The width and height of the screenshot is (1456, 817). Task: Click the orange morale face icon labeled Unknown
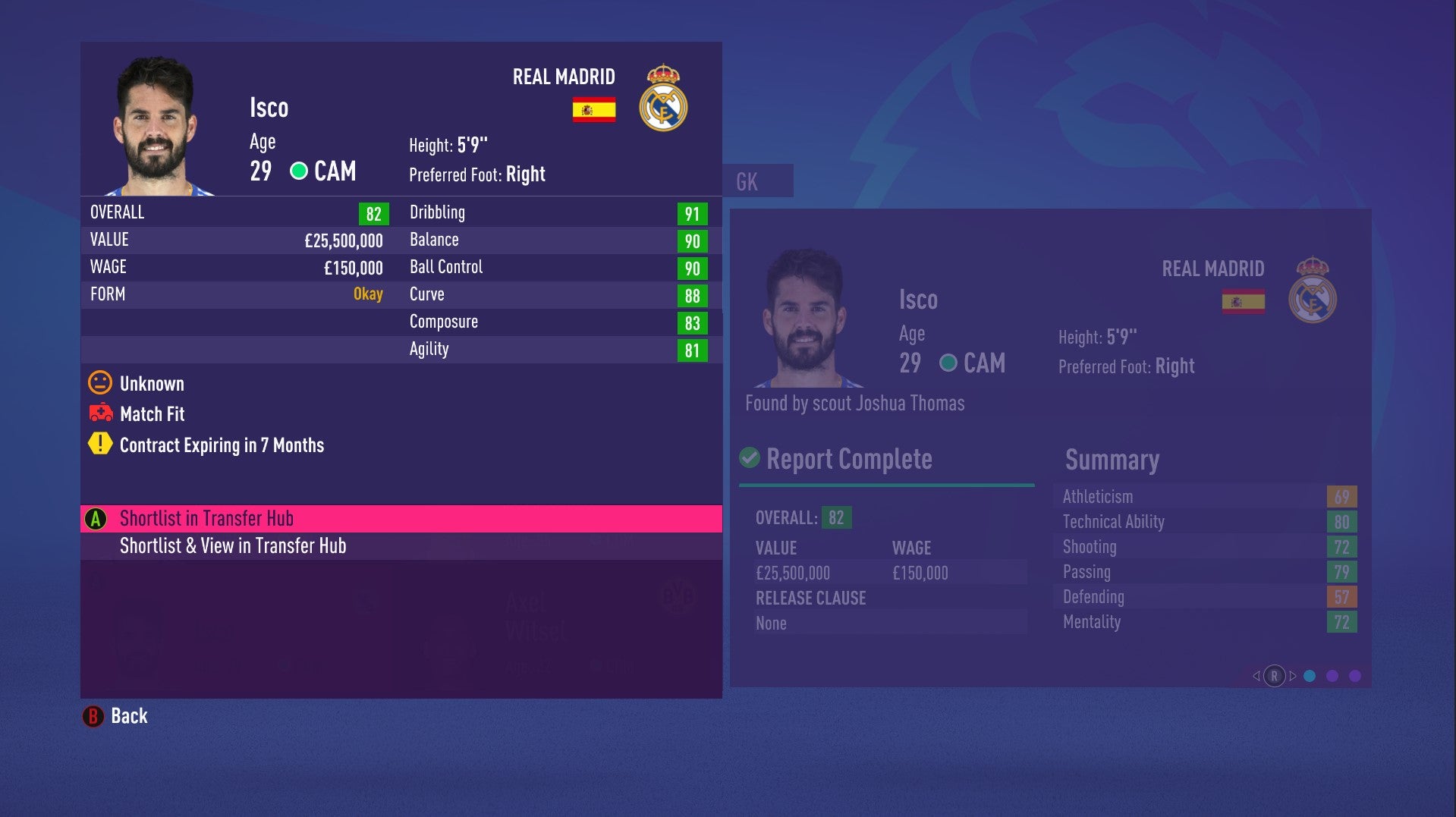(x=99, y=384)
